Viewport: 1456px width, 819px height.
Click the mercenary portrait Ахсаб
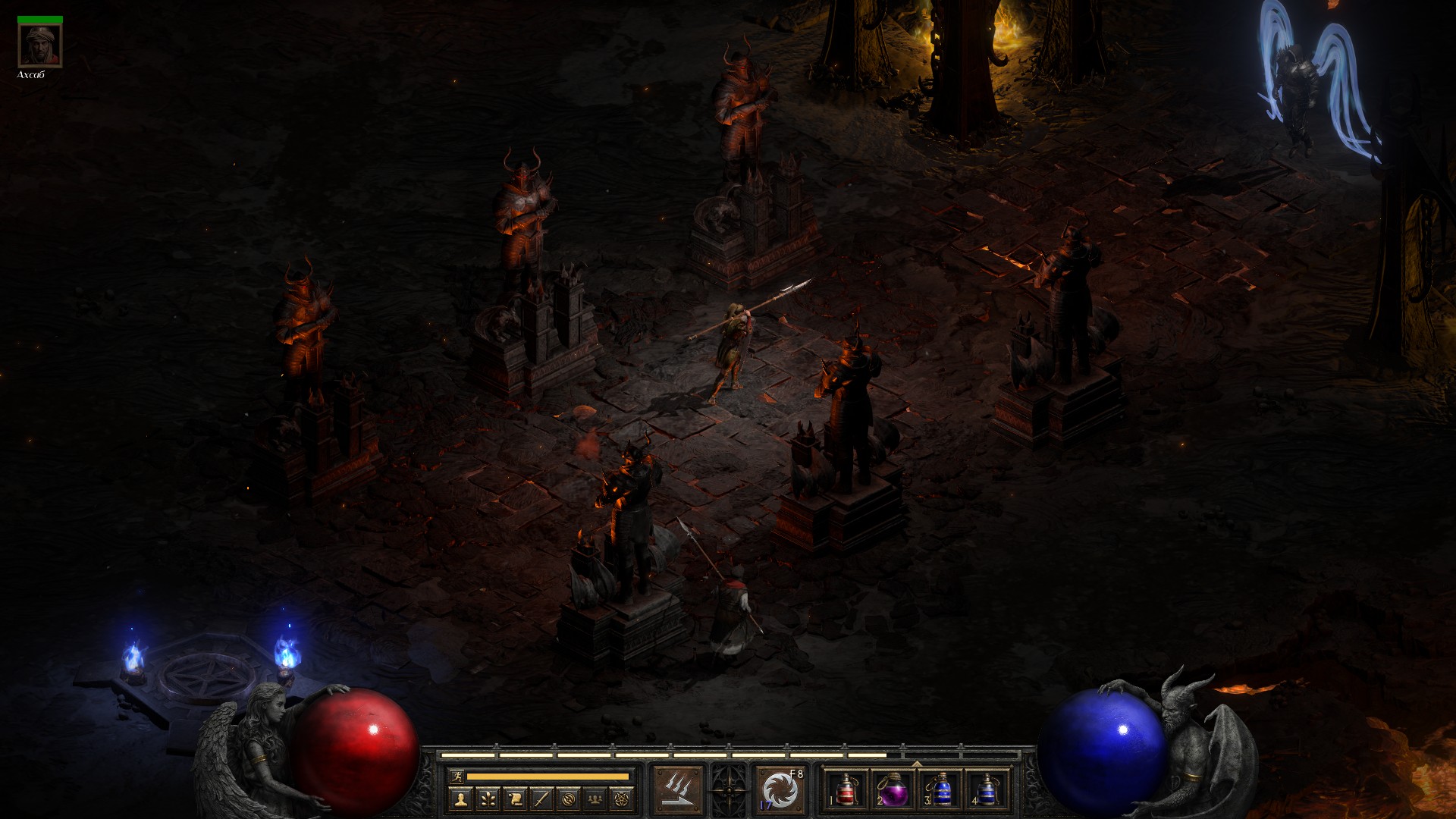[39, 45]
